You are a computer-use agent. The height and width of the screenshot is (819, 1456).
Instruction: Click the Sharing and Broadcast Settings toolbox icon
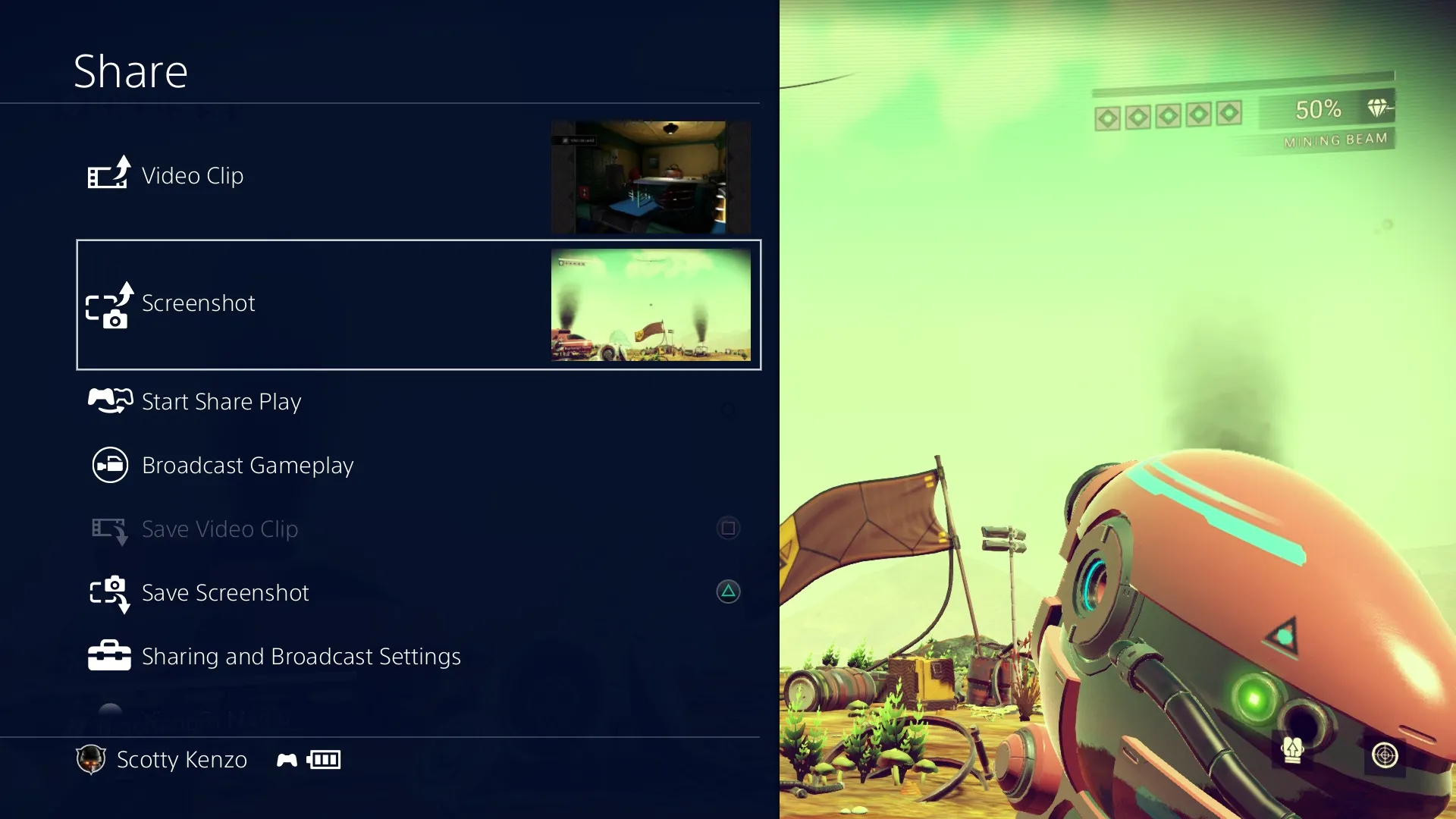109,655
